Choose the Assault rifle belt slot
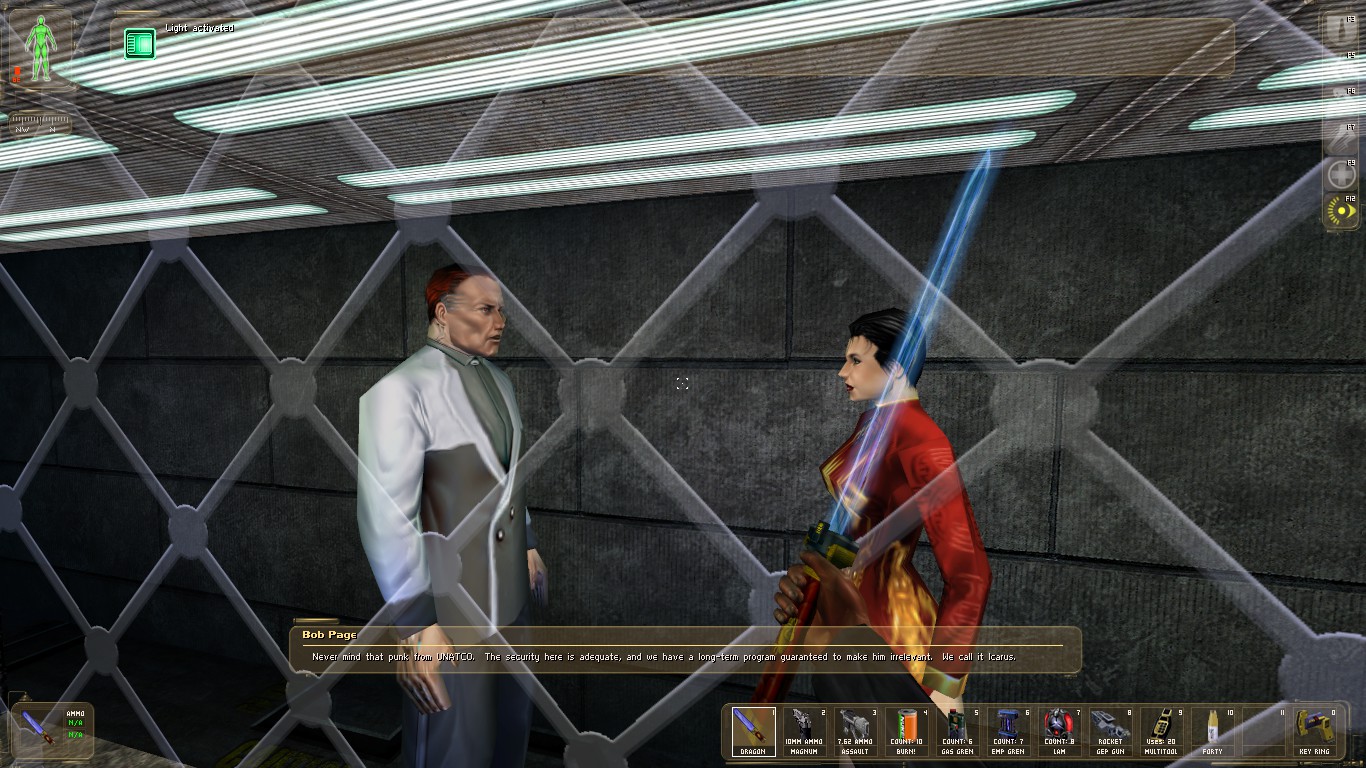This screenshot has height=768, width=1366. [x=855, y=730]
